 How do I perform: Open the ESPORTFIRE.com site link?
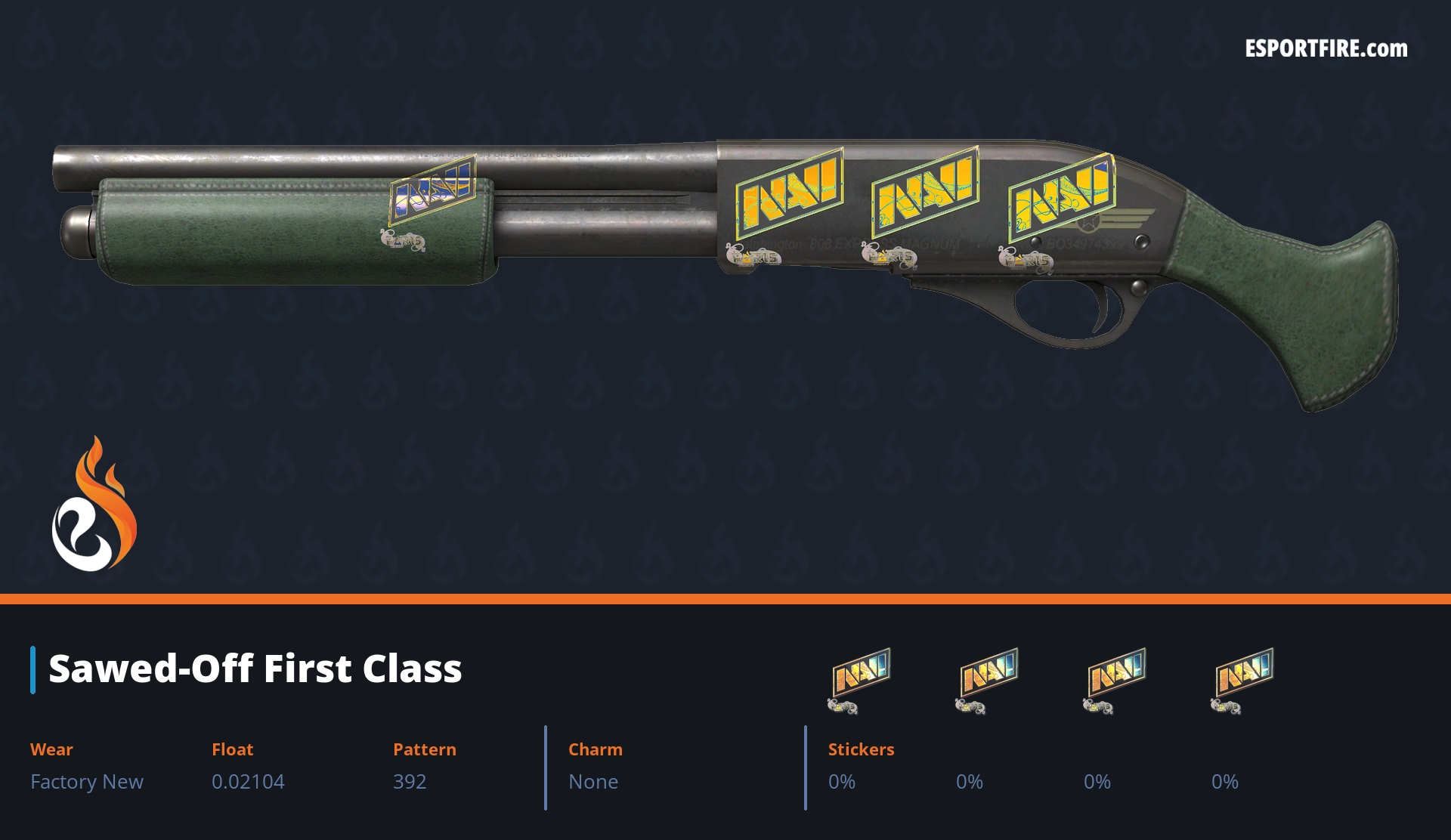point(1326,49)
